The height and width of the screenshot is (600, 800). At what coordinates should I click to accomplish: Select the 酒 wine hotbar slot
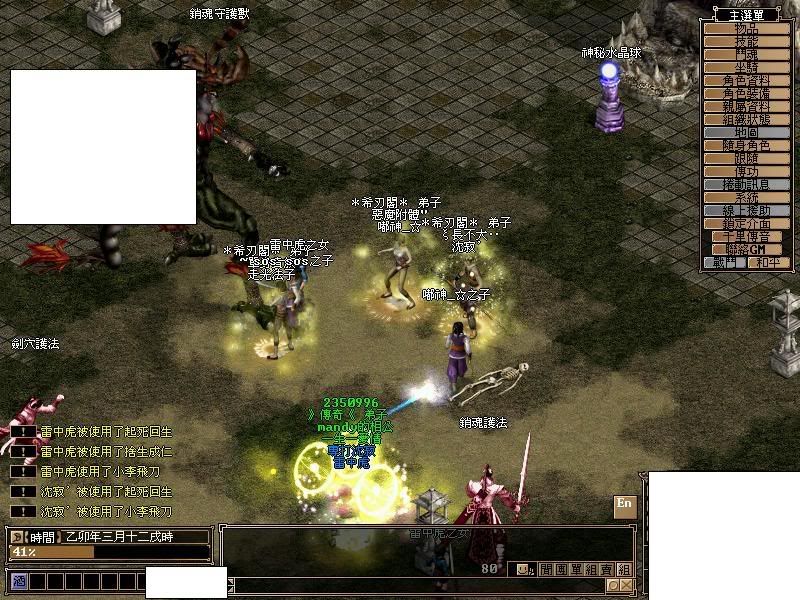click(x=19, y=580)
